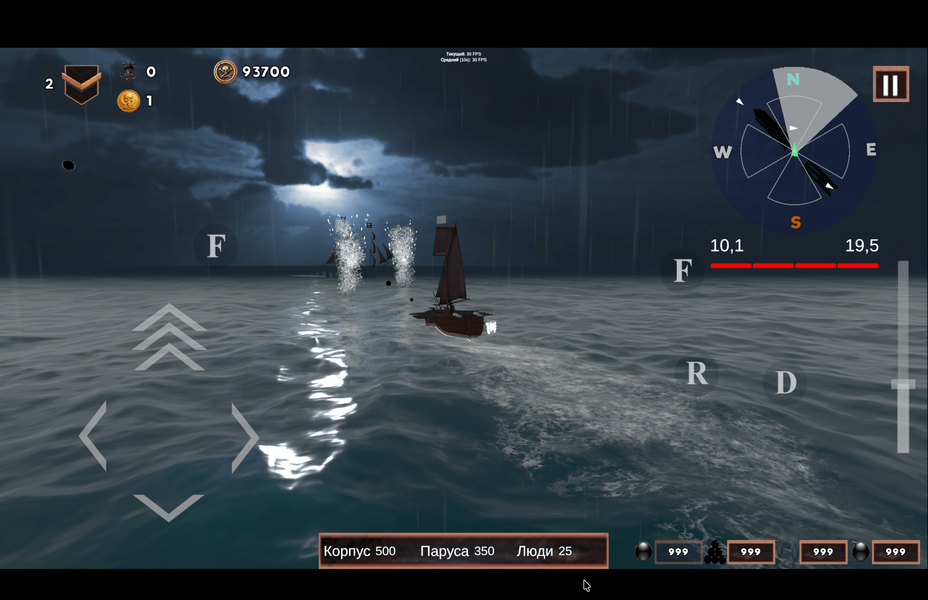
Task: Tap the left-side F fire button
Action: pos(216,246)
